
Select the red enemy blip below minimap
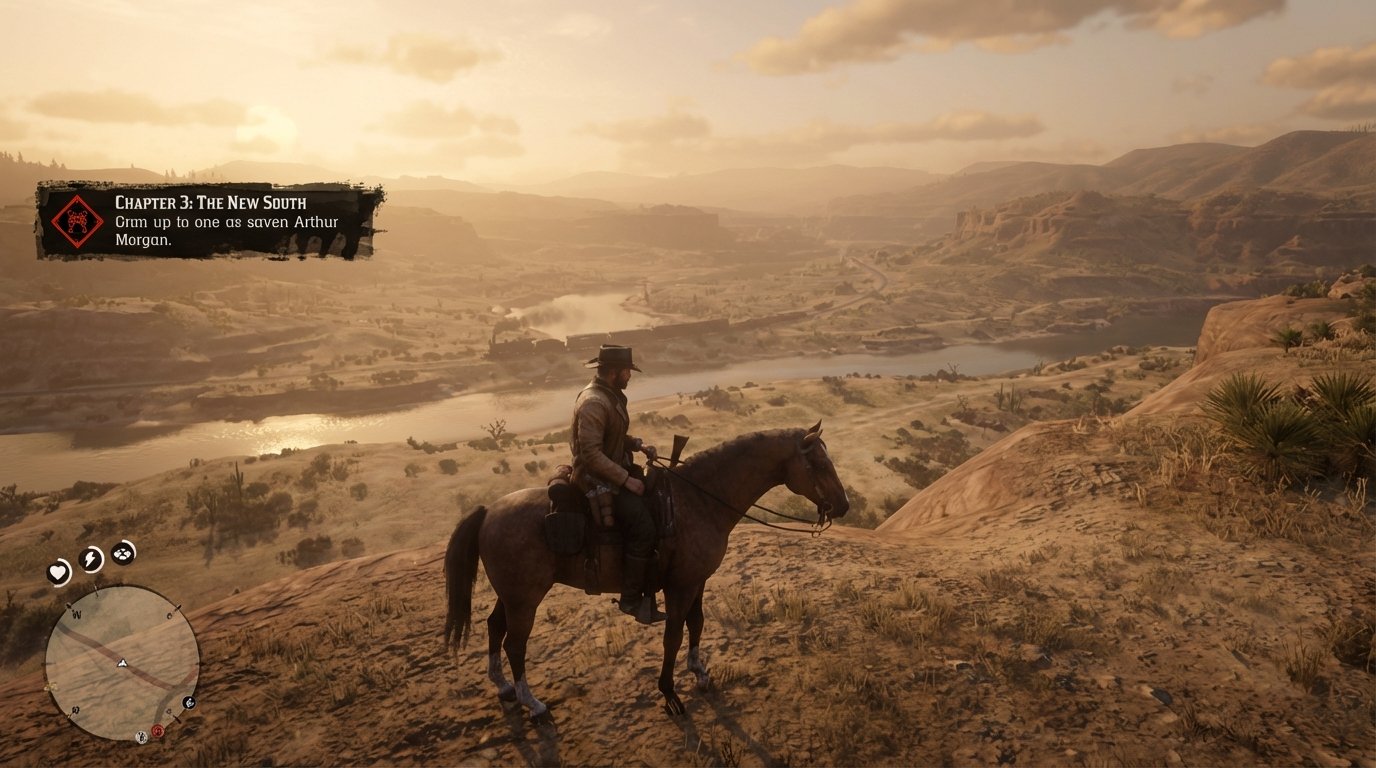(x=157, y=730)
